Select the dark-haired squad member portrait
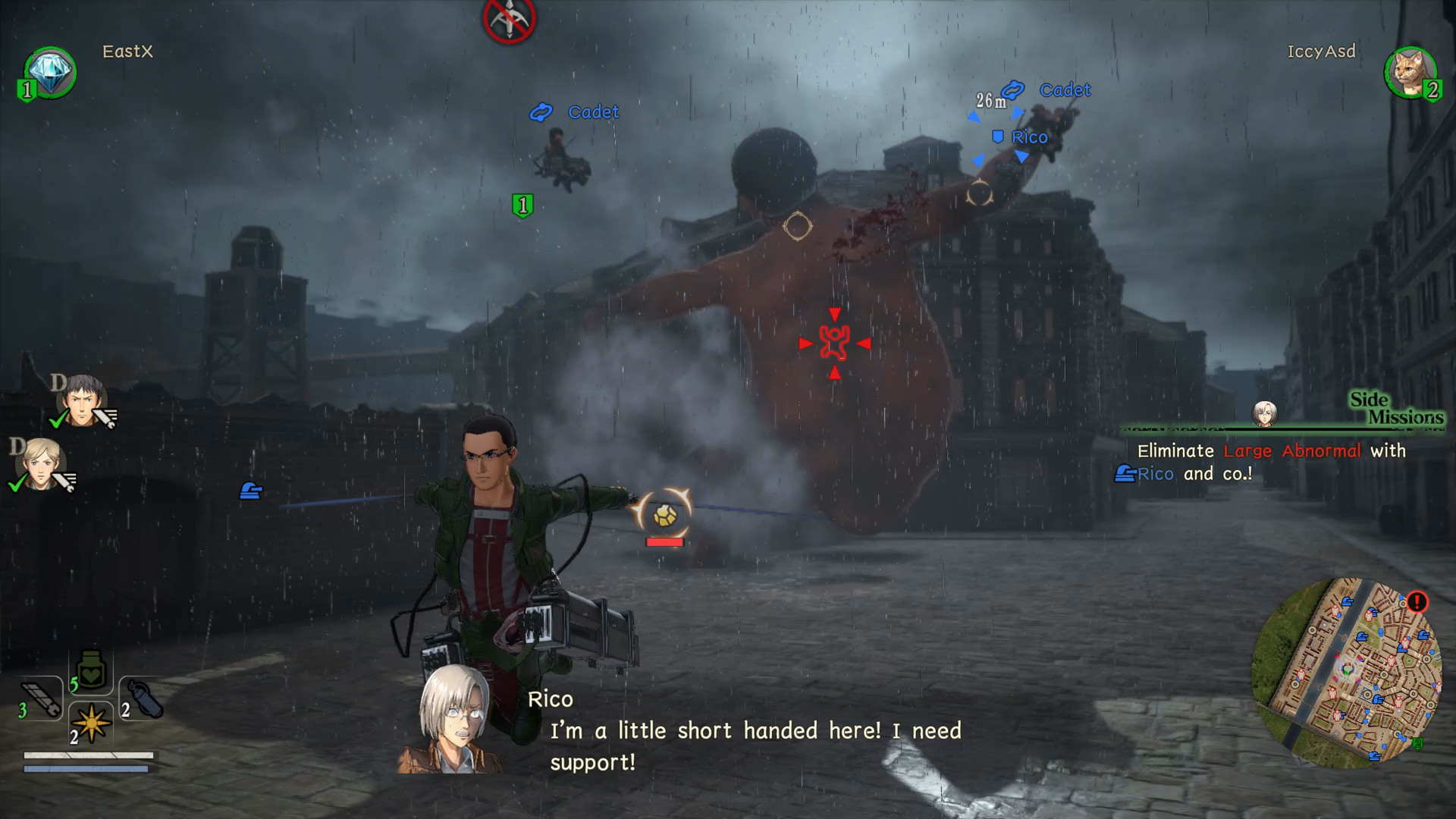This screenshot has height=819, width=1456. (82, 399)
